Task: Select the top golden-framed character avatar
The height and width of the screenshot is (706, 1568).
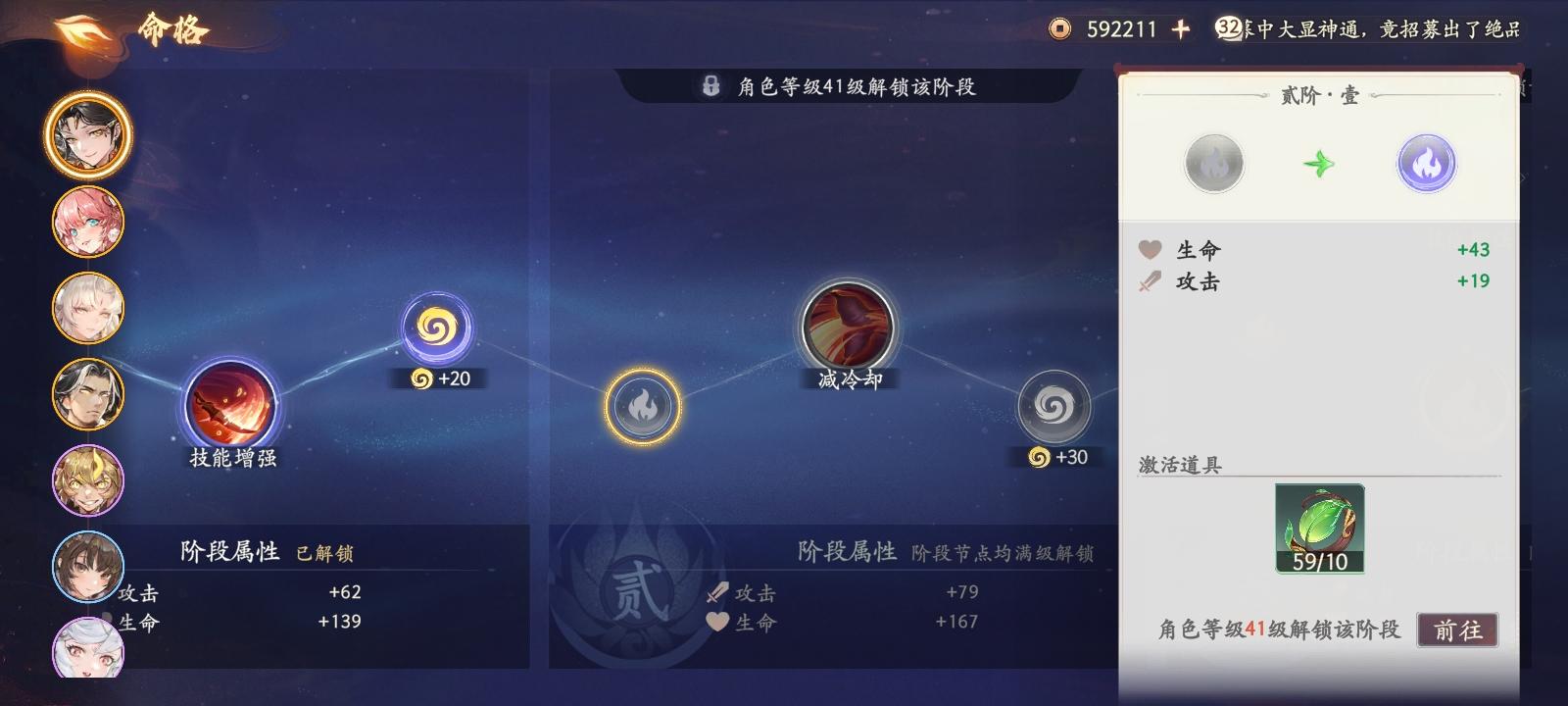Action: [87, 134]
